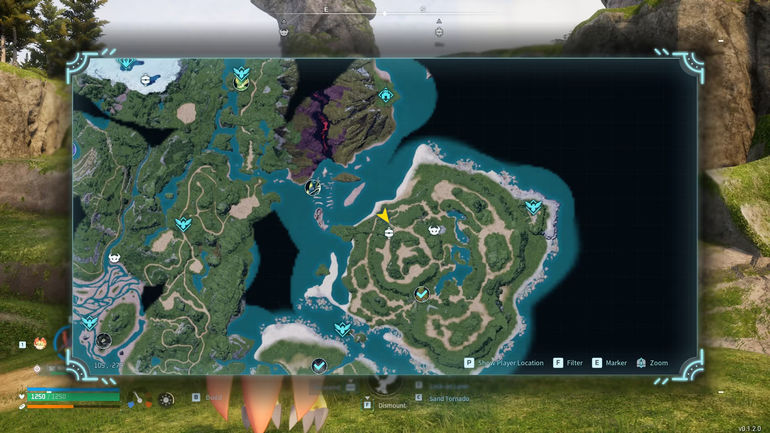Screen dimensions: 770x433
Task: Select the house icon on the purple volcanic island
Action: [x=386, y=95]
